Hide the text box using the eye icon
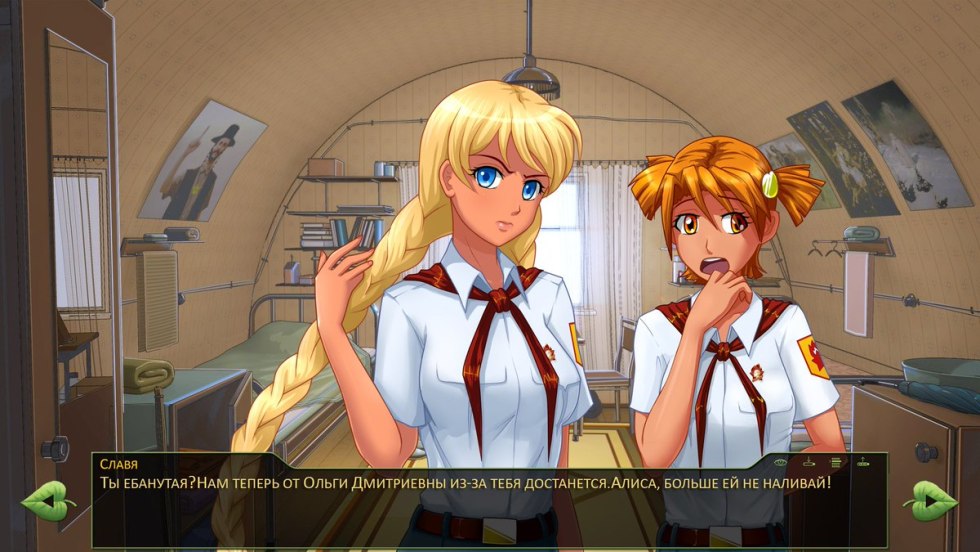This screenshot has width=980, height=552. pyautogui.click(x=781, y=462)
